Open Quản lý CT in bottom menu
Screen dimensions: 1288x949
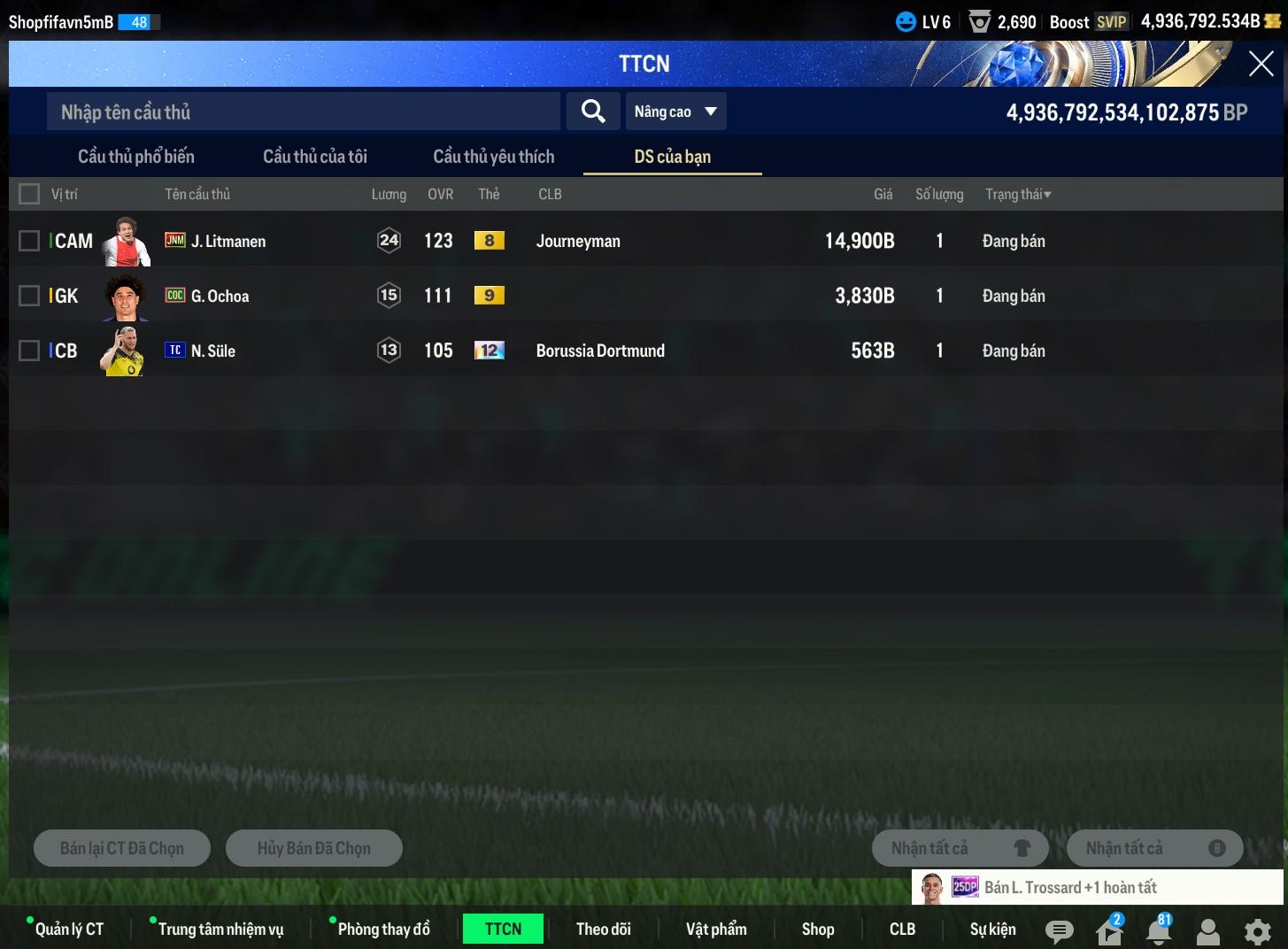69,929
